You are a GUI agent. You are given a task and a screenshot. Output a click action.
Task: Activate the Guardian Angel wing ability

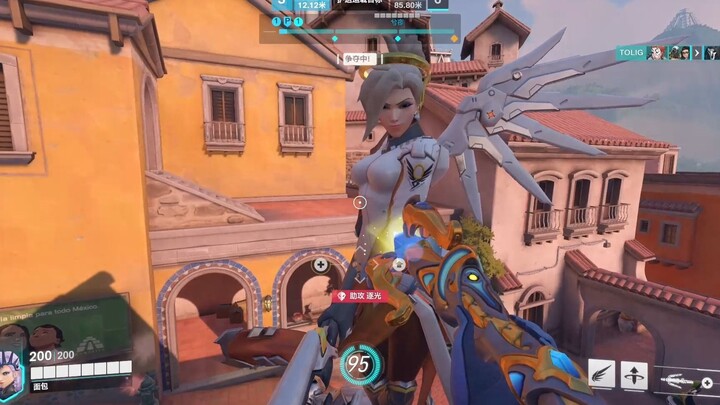pos(602,374)
